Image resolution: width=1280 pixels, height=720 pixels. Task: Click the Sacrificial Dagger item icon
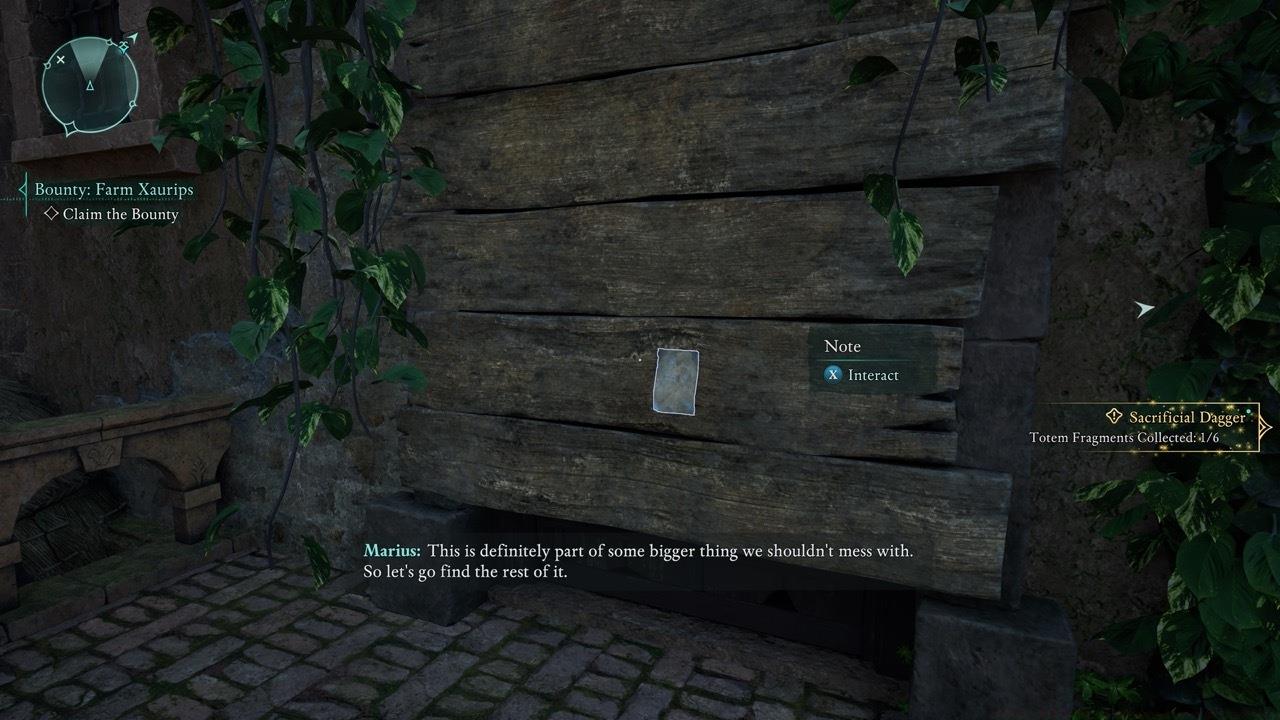coord(1114,416)
